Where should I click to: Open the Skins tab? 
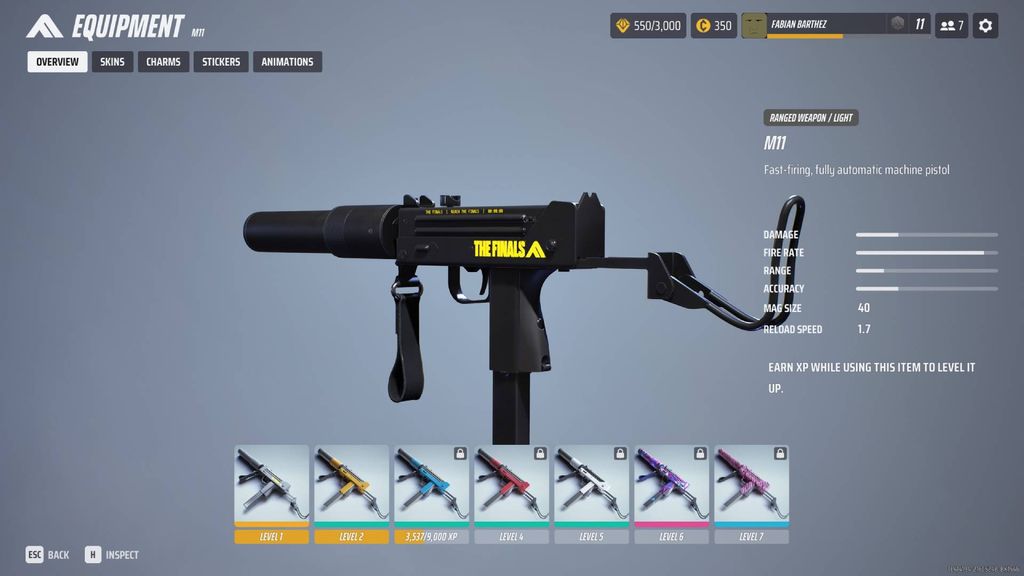coord(112,62)
